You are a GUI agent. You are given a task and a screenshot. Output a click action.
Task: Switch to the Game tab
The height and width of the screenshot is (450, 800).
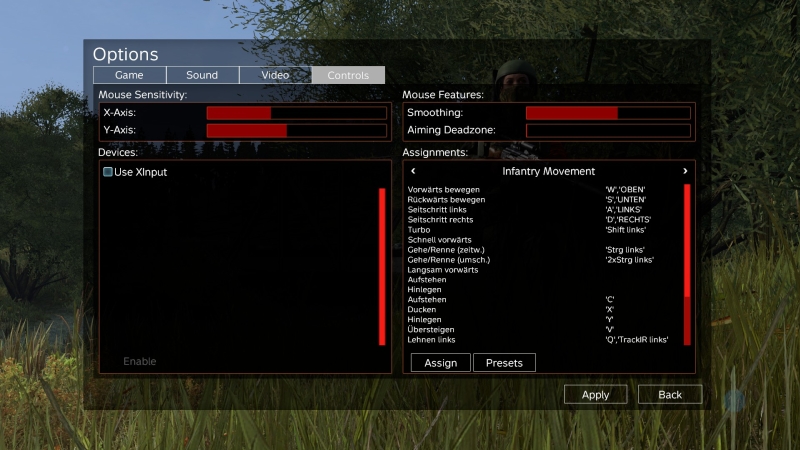pos(129,75)
